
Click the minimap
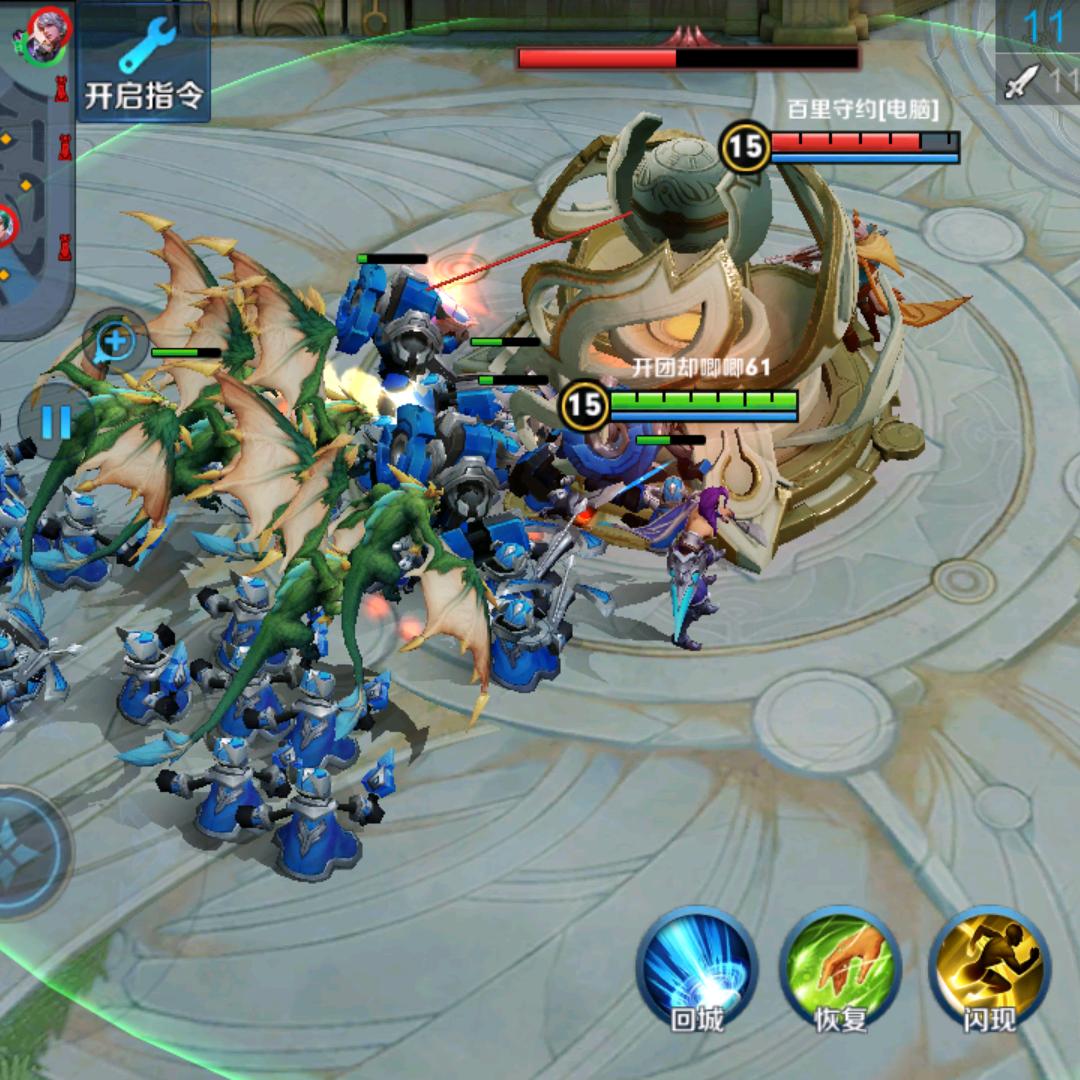(35, 170)
